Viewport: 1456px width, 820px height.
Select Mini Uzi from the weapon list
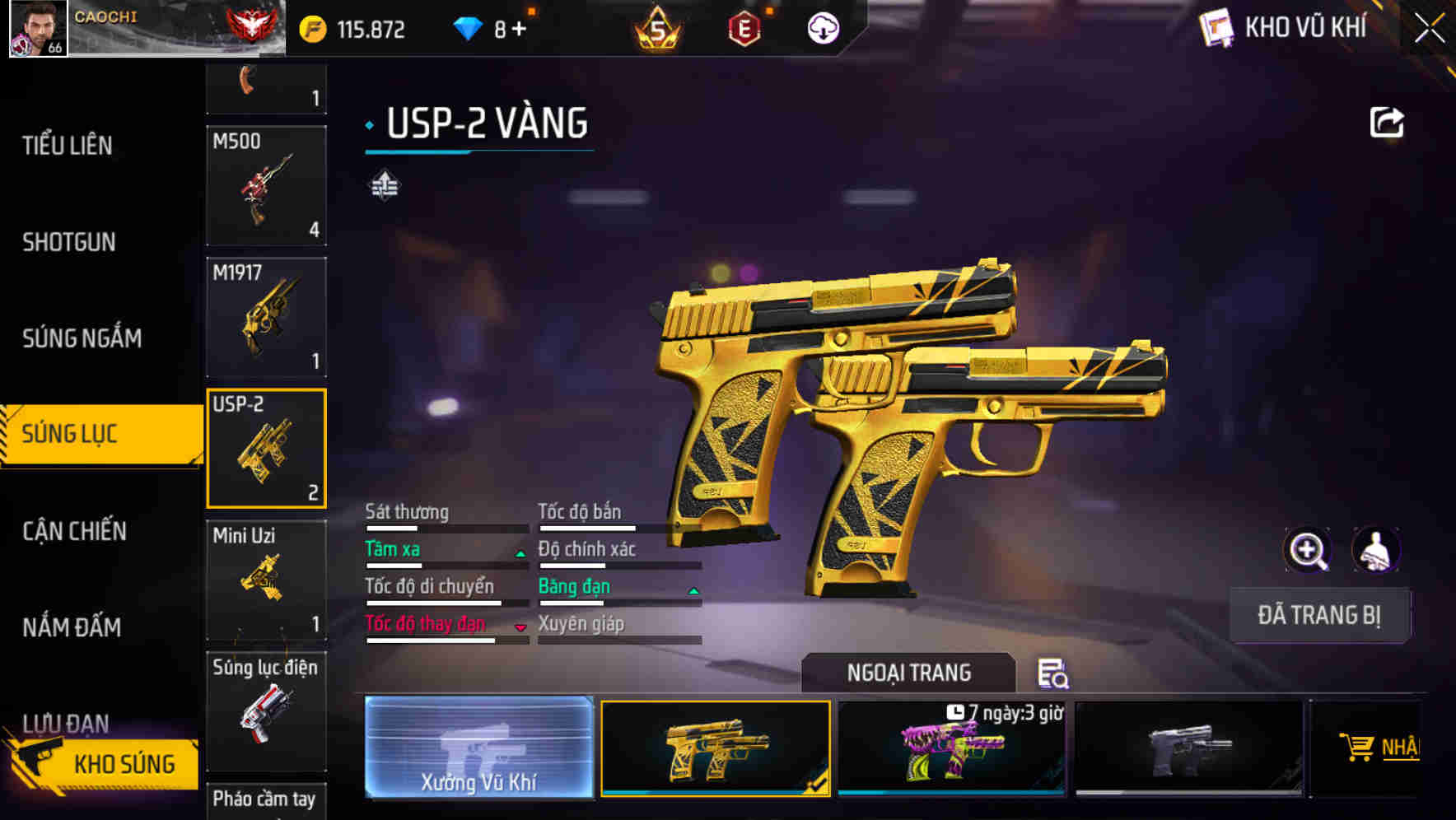click(265, 579)
